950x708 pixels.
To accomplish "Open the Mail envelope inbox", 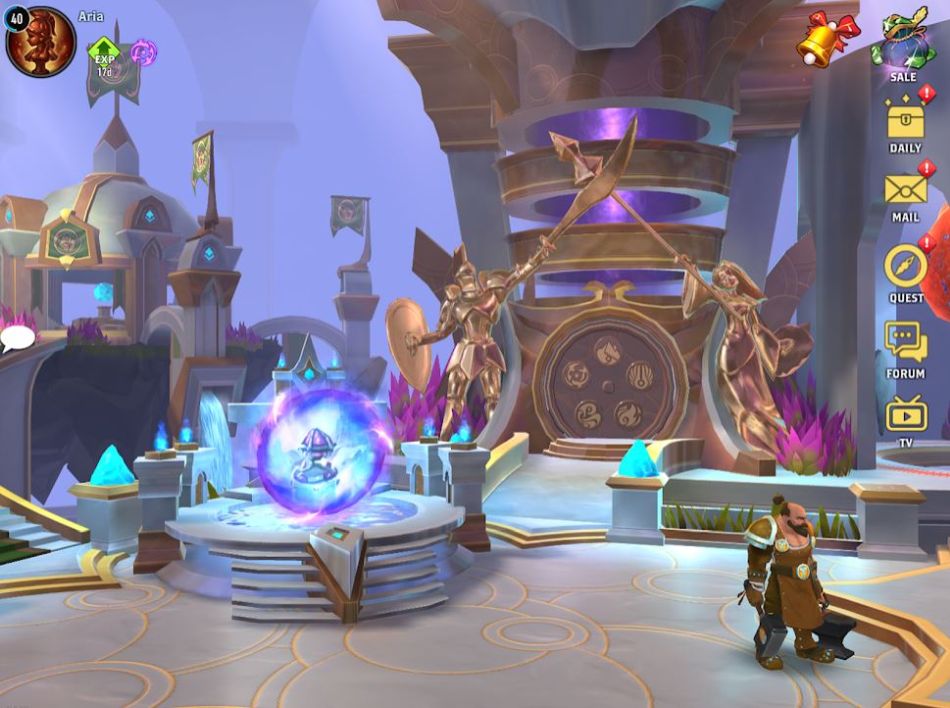I will 905,190.
